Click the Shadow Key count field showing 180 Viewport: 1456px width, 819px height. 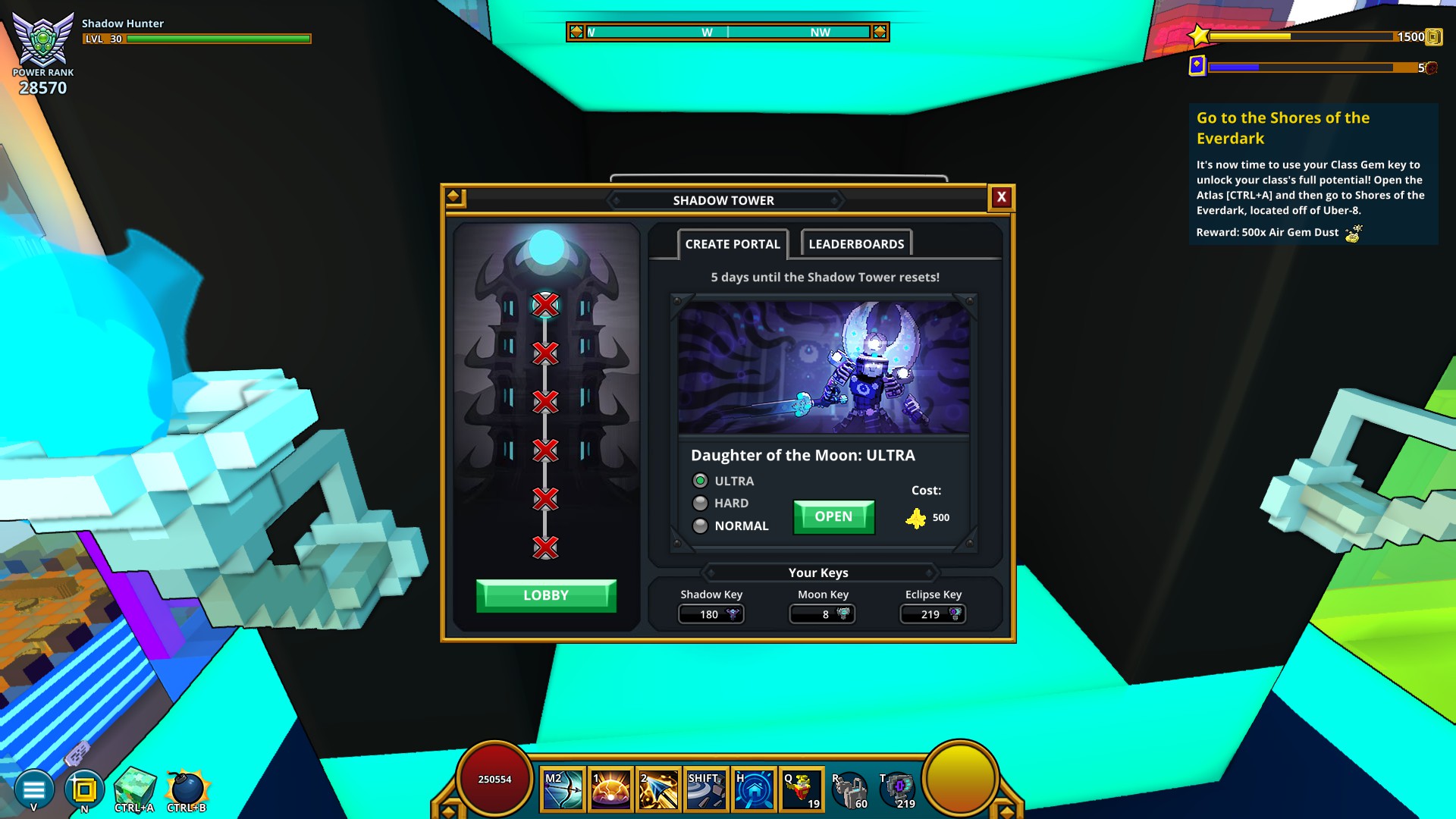click(x=710, y=614)
